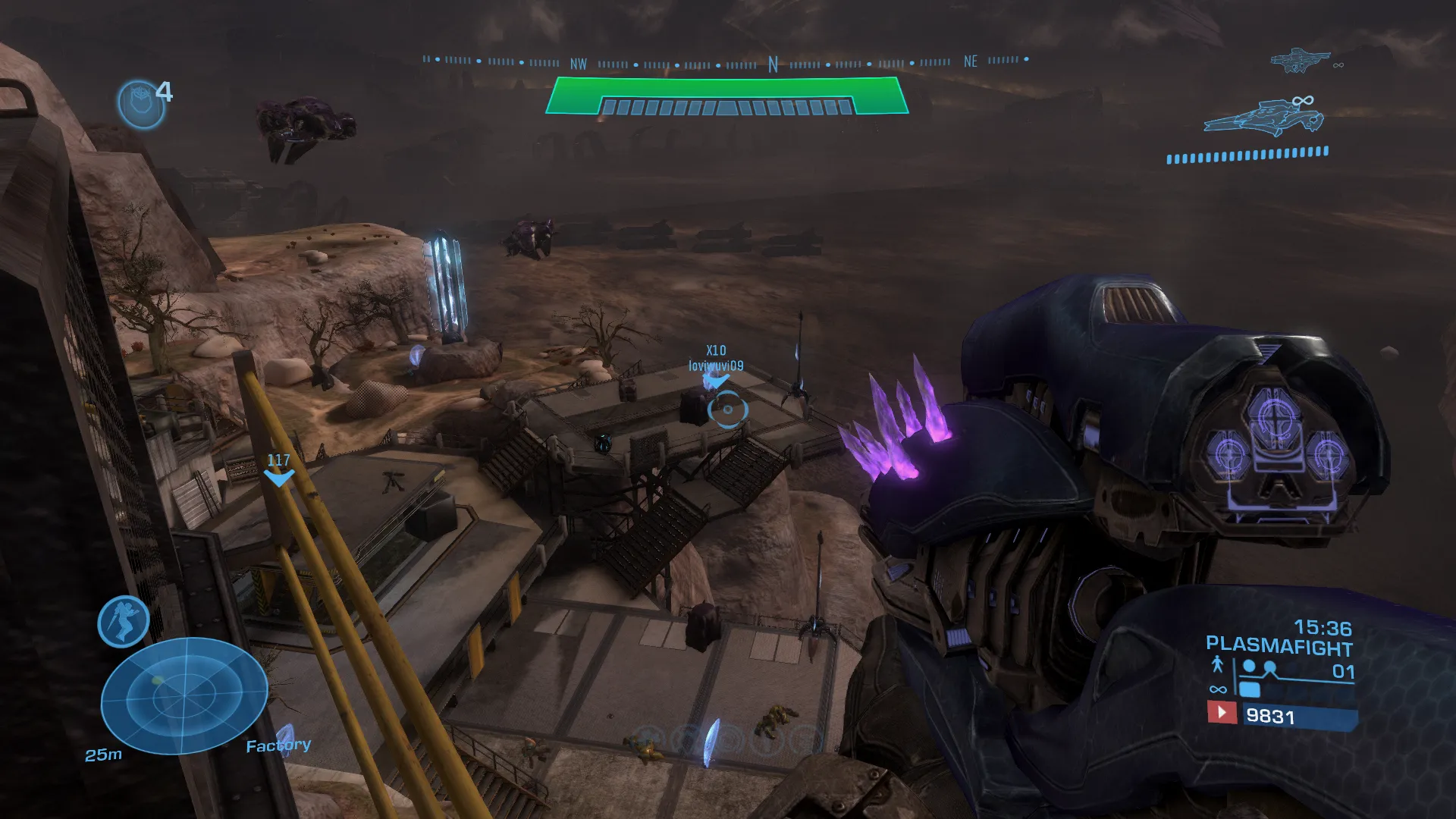Click the N heading on the compass
Screen dimensions: 1456x819
pyautogui.click(x=773, y=64)
